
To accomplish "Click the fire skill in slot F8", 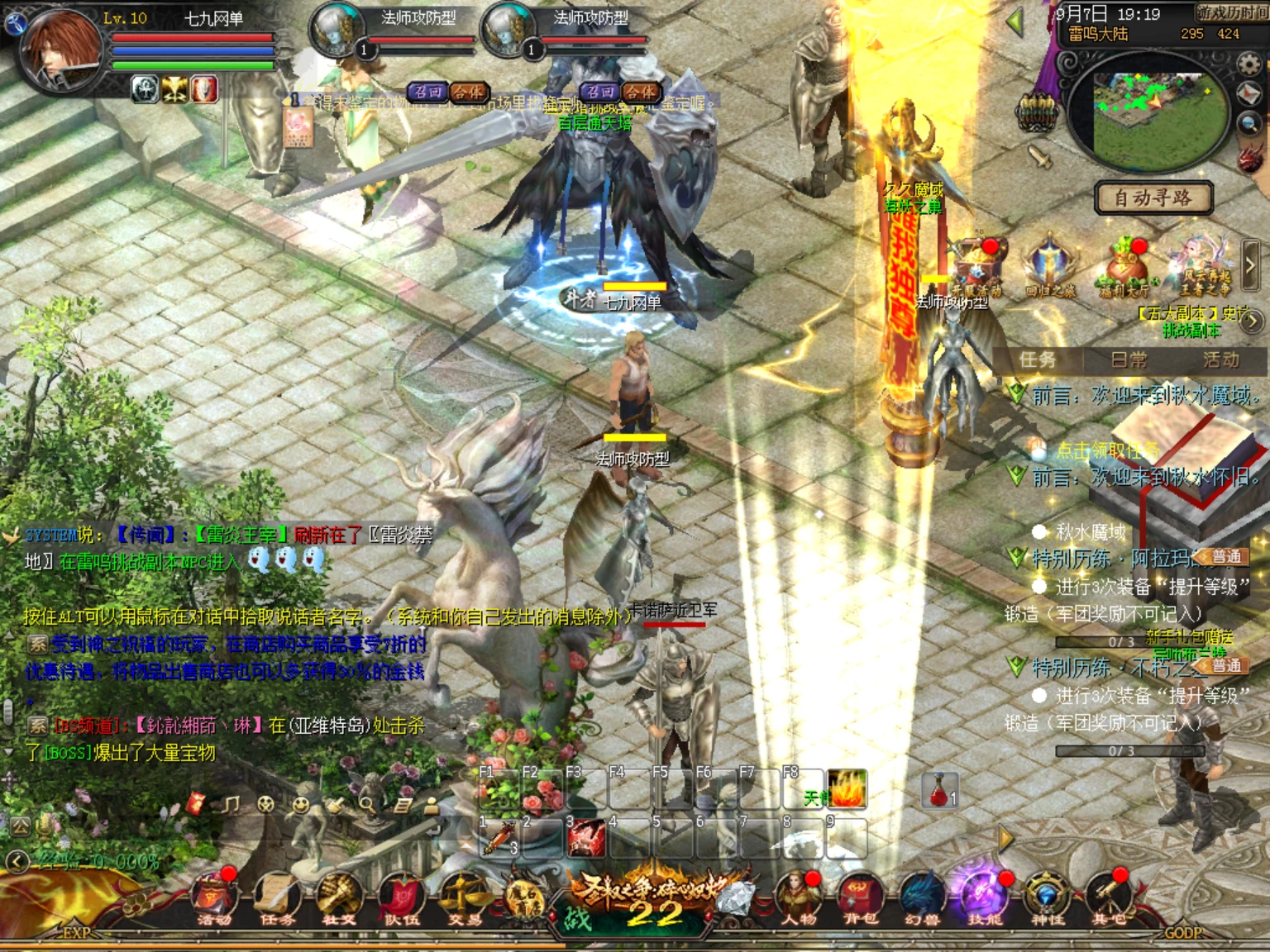I will [847, 791].
